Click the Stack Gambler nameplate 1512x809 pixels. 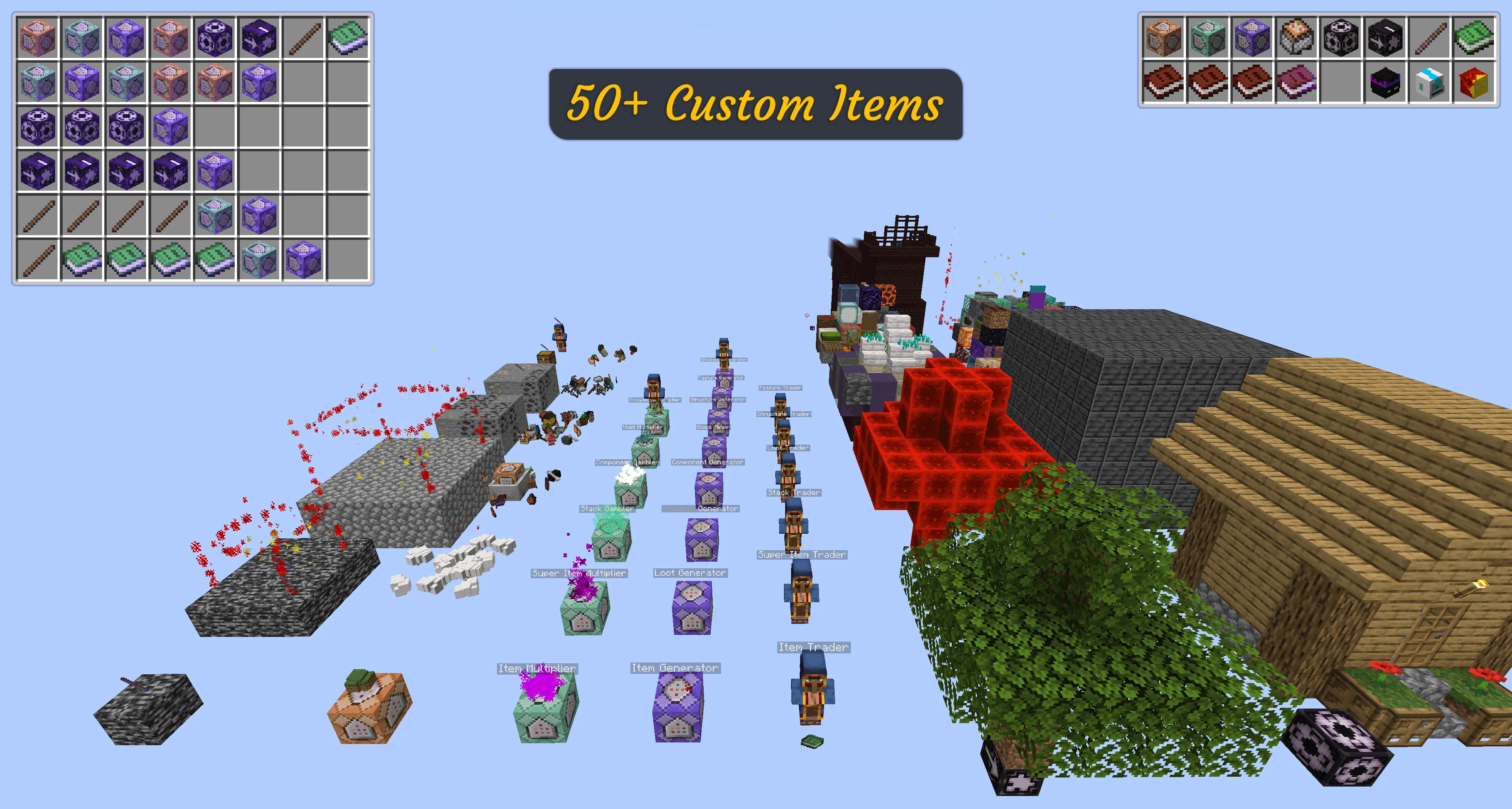(x=608, y=509)
